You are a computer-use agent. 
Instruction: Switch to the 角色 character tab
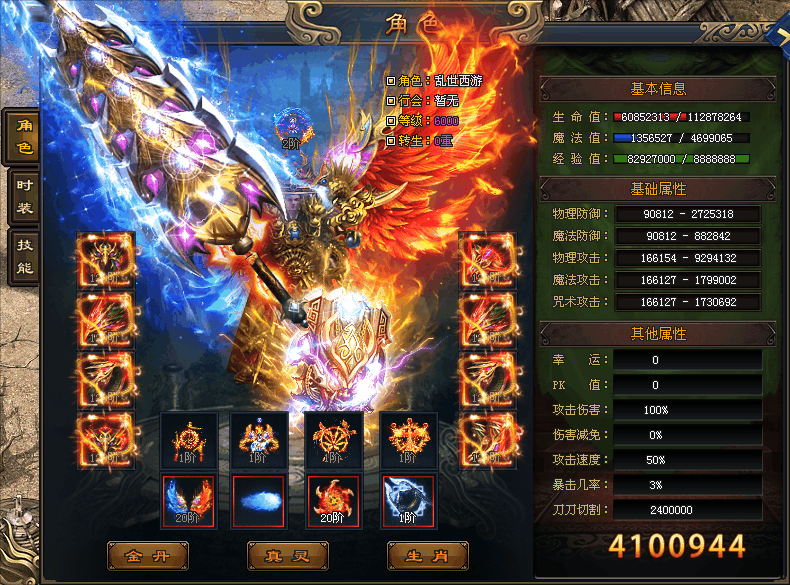(23, 136)
